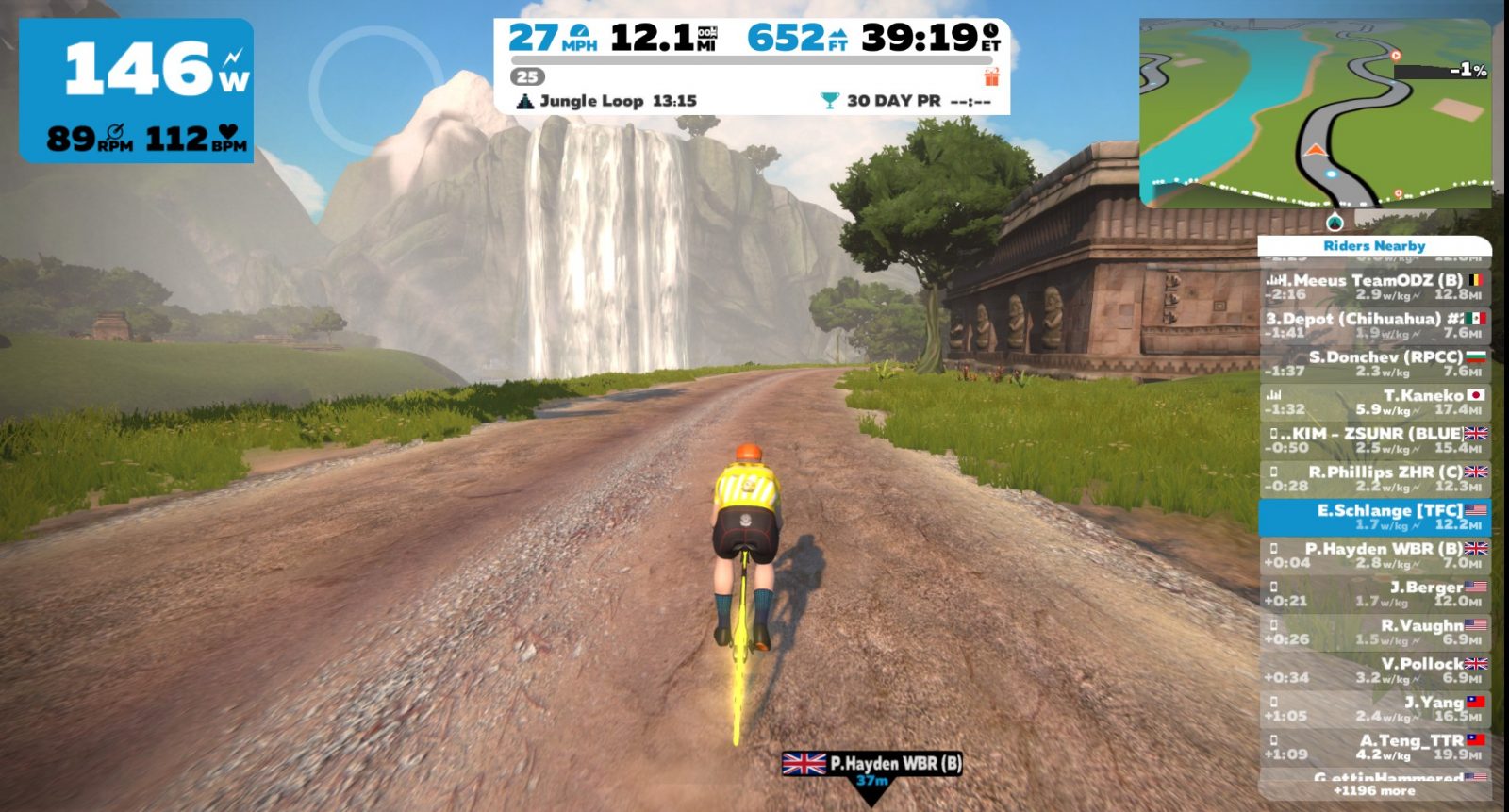Select R.Vaughn from Riders Nearby
This screenshot has height=812, width=1509.
coord(1374,632)
